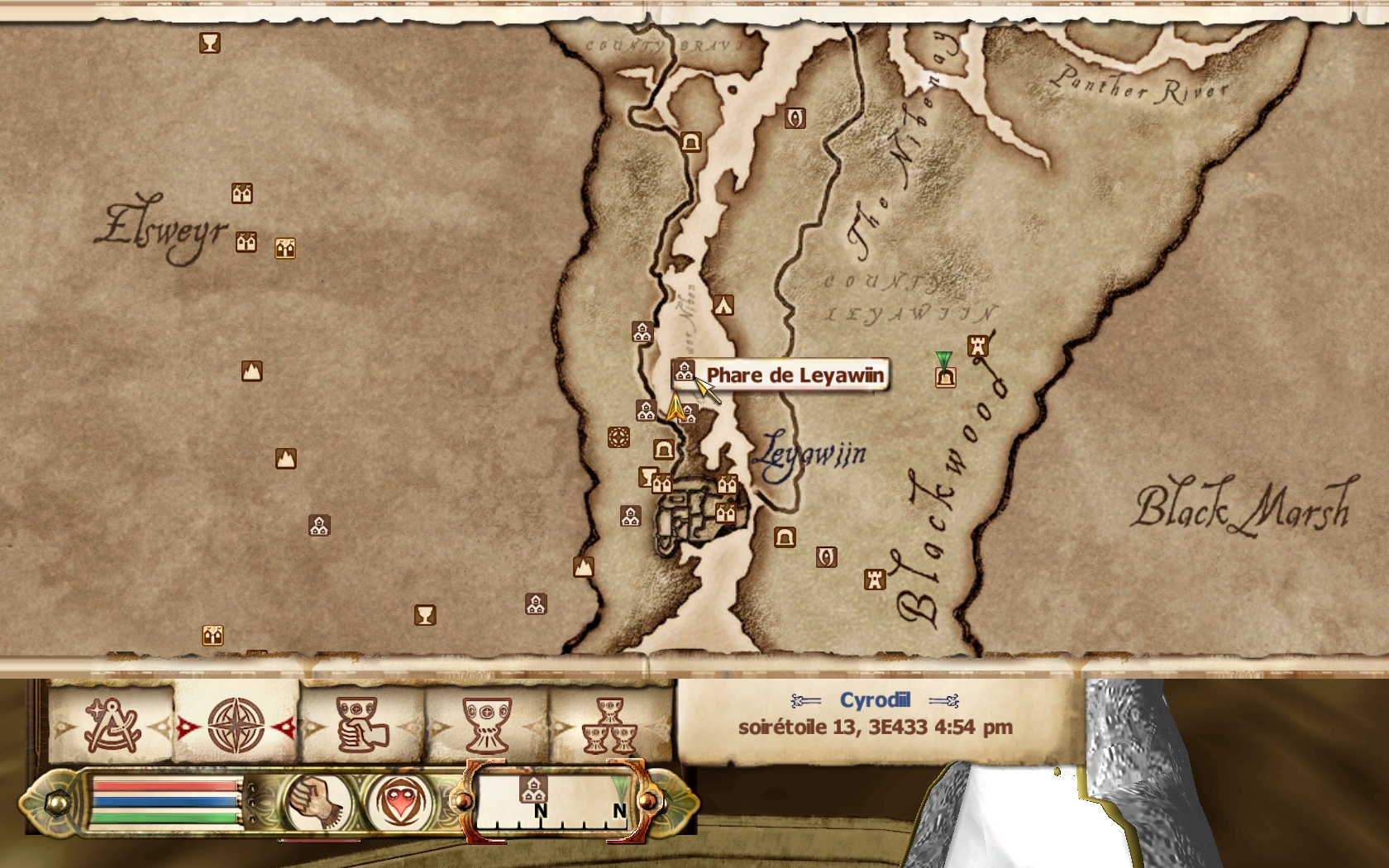Open the active quest tab showing hand holding goblet
Image resolution: width=1389 pixels, height=868 pixels.
click(x=361, y=725)
